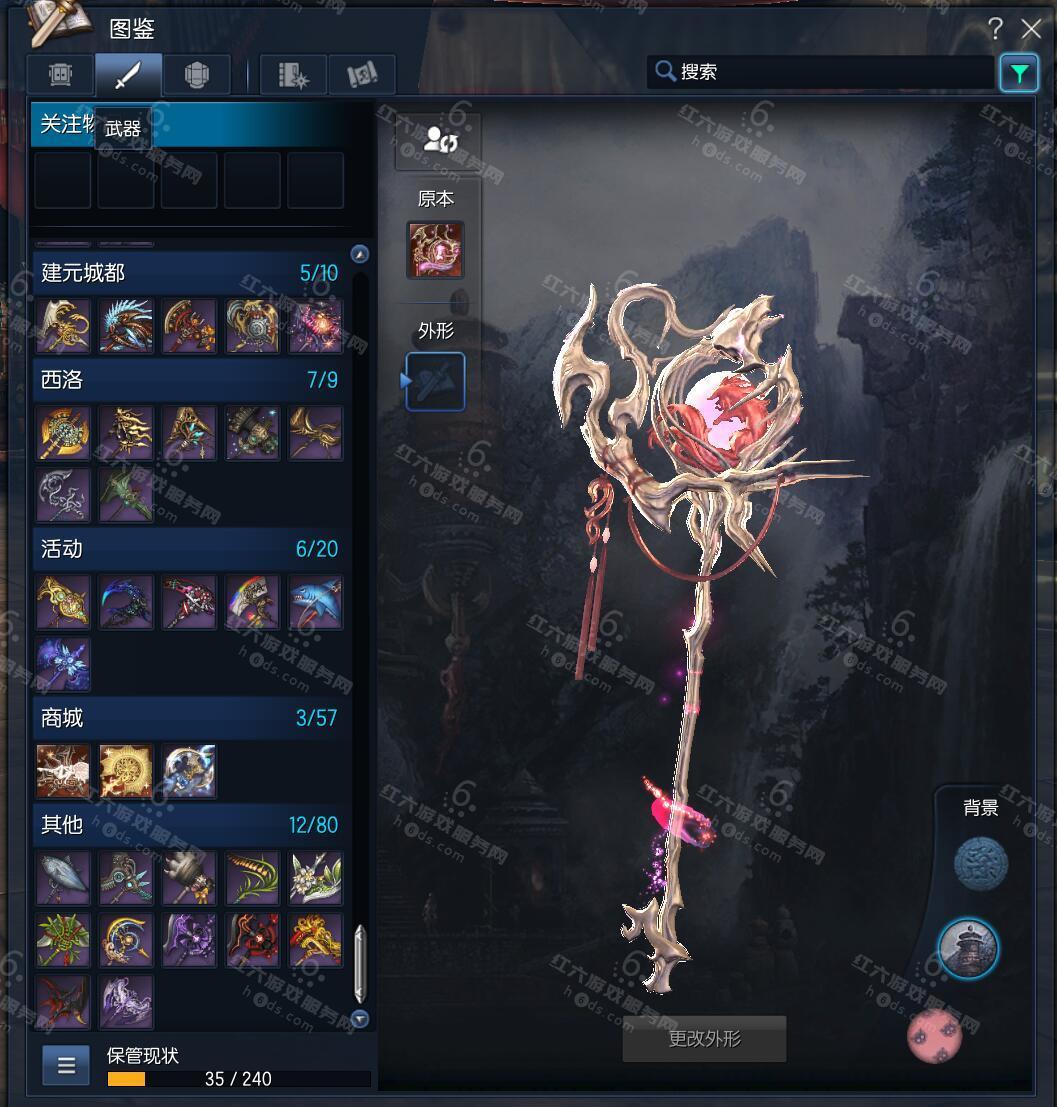Switch to the weapon (武器) sword tab
The image size is (1057, 1107).
pos(129,75)
